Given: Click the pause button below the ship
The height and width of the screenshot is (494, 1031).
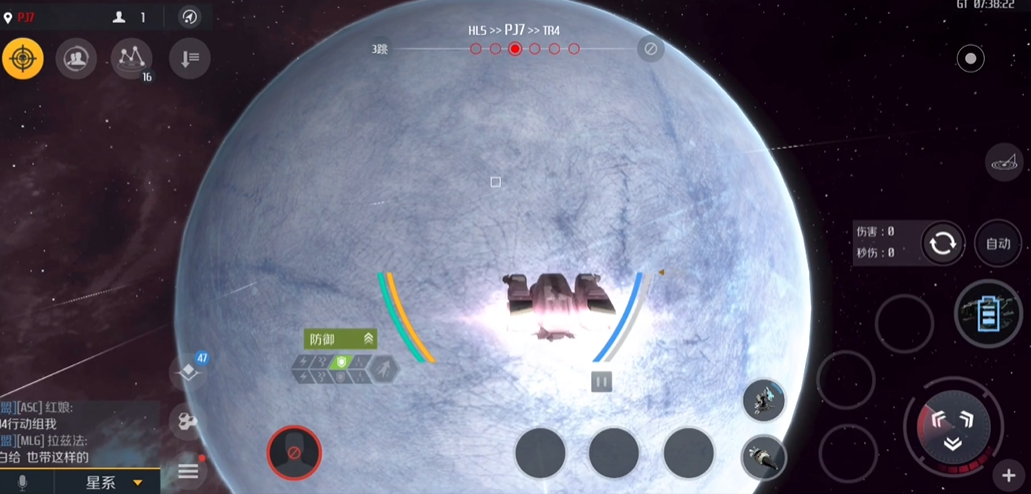Looking at the screenshot, I should coord(601,381).
